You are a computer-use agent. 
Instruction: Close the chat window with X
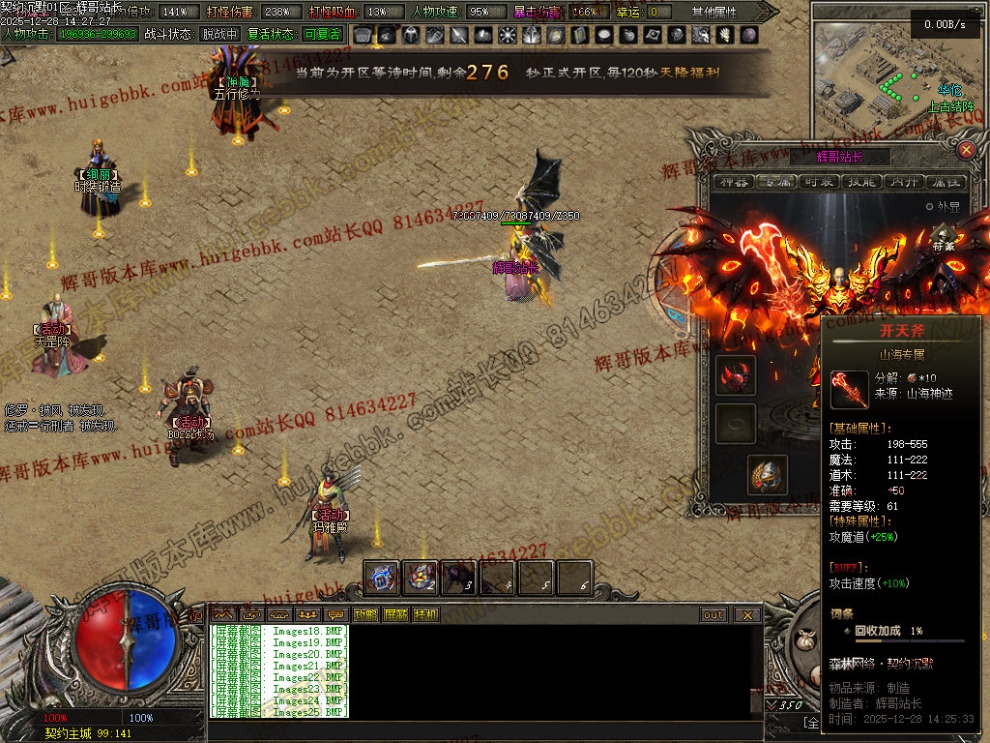[746, 615]
